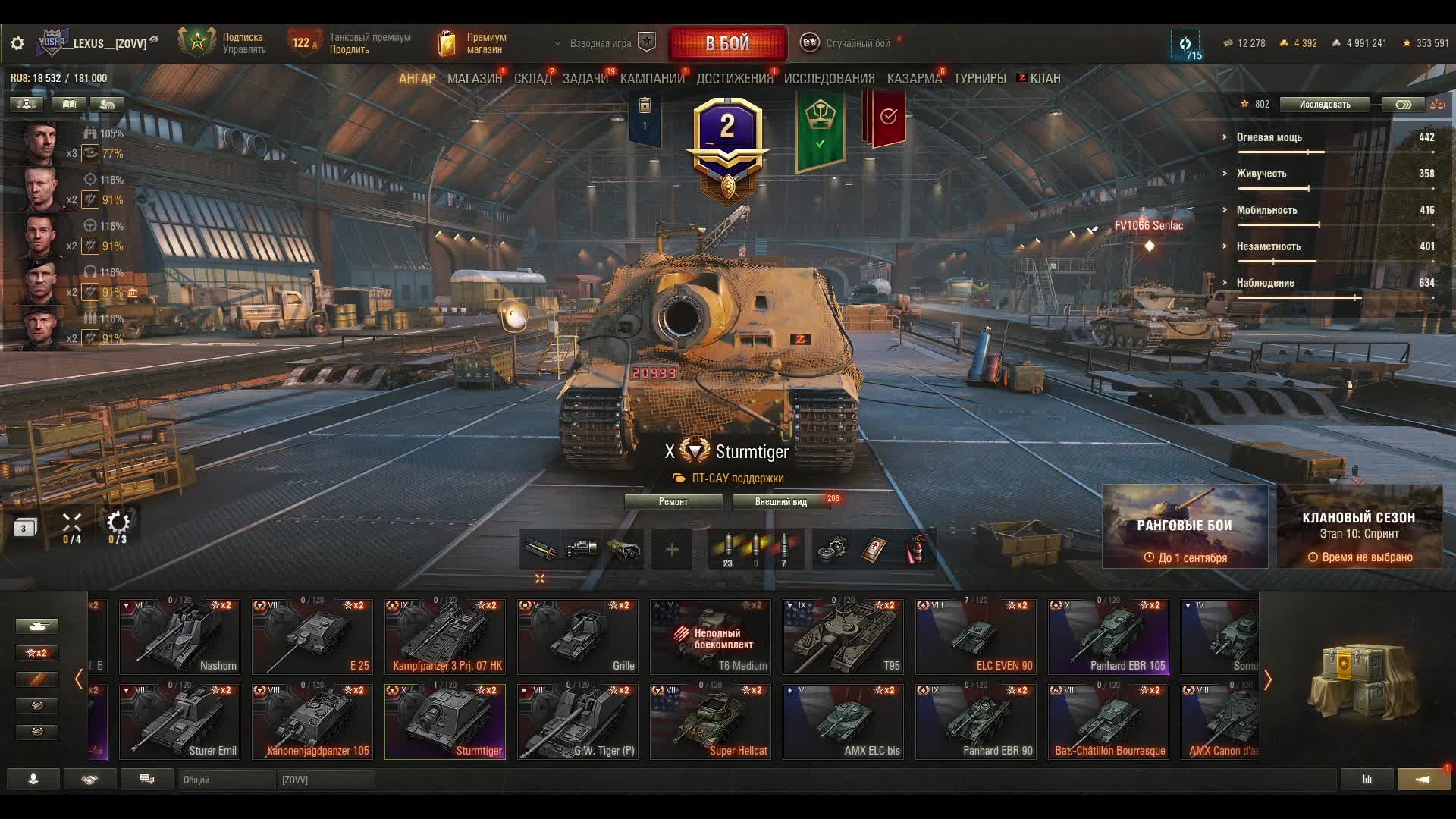Start battle with the В БОЙ button

[727, 43]
